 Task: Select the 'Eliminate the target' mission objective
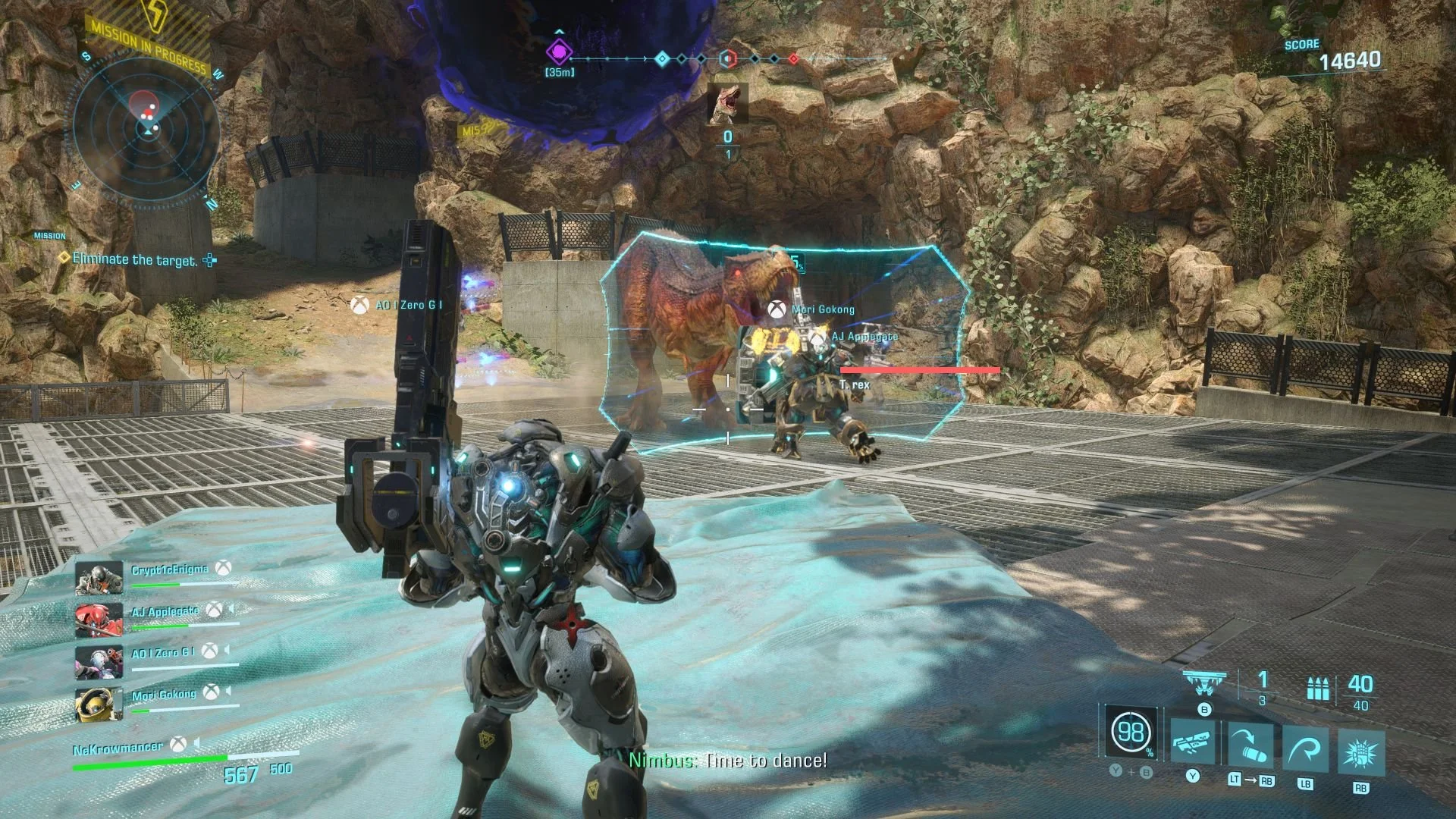tap(134, 260)
